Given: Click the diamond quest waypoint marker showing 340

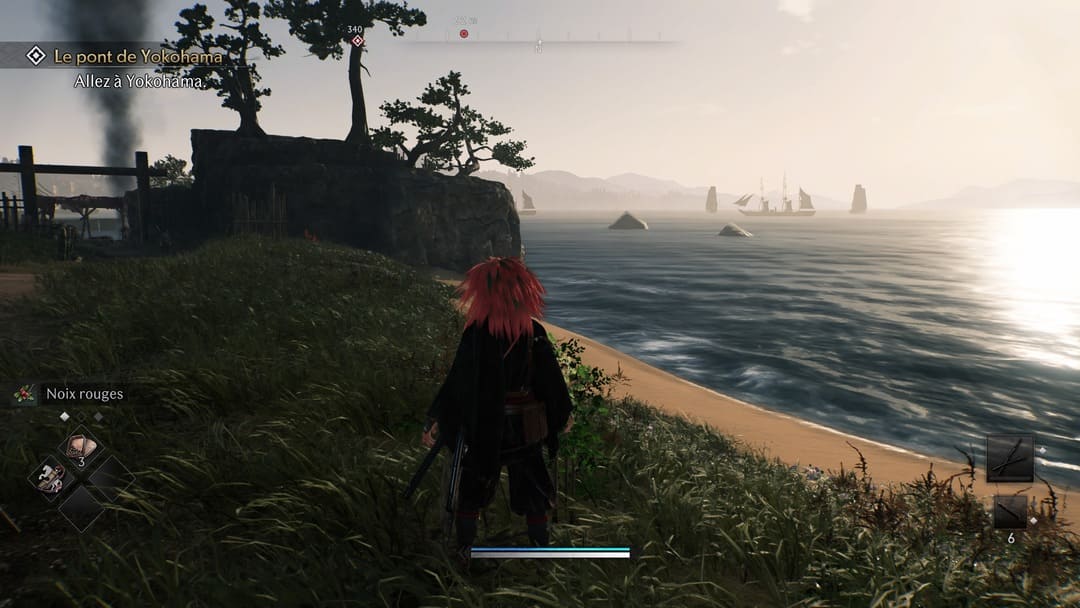Looking at the screenshot, I should (357, 40).
